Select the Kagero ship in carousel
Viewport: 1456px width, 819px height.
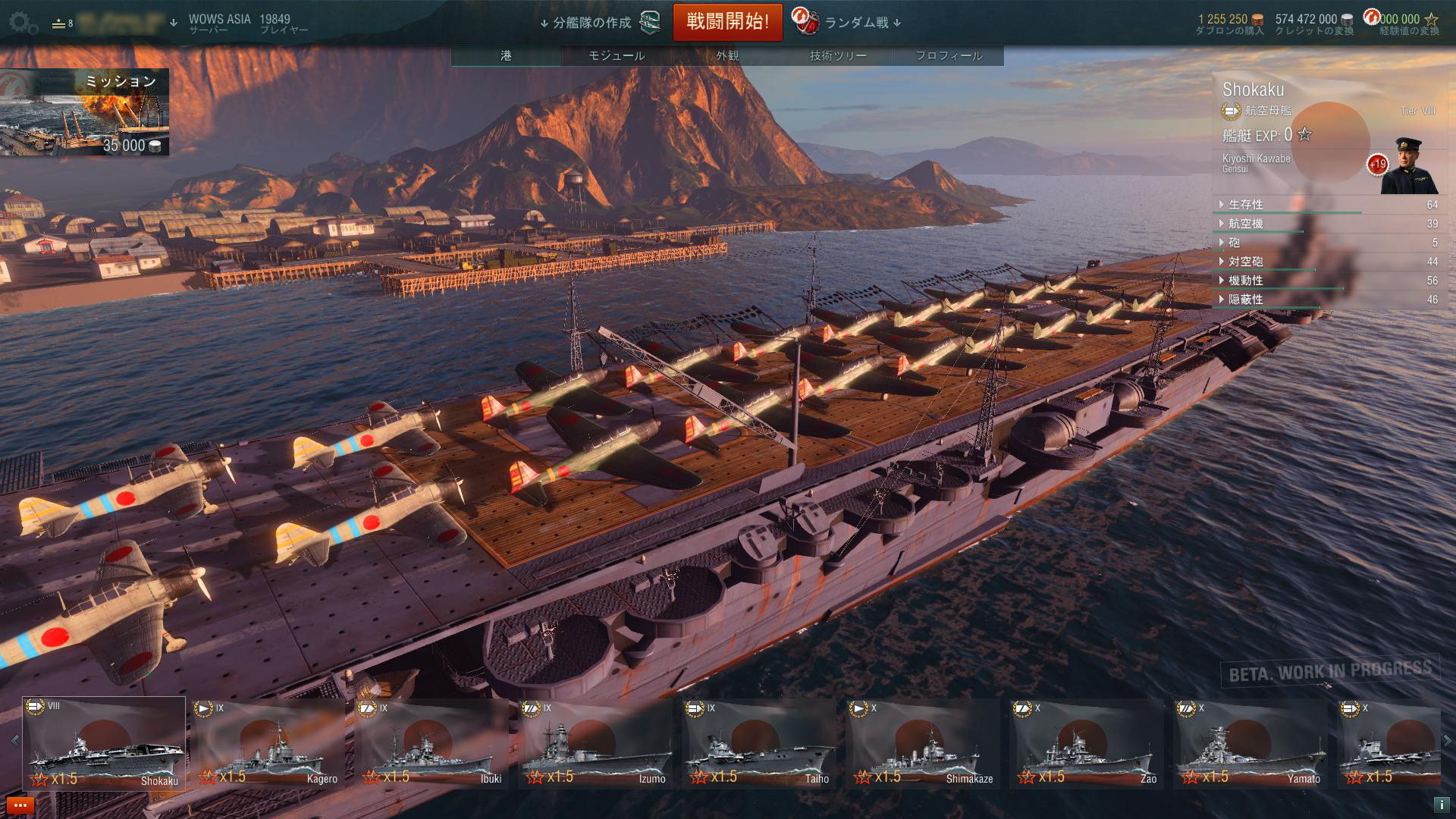click(269, 743)
